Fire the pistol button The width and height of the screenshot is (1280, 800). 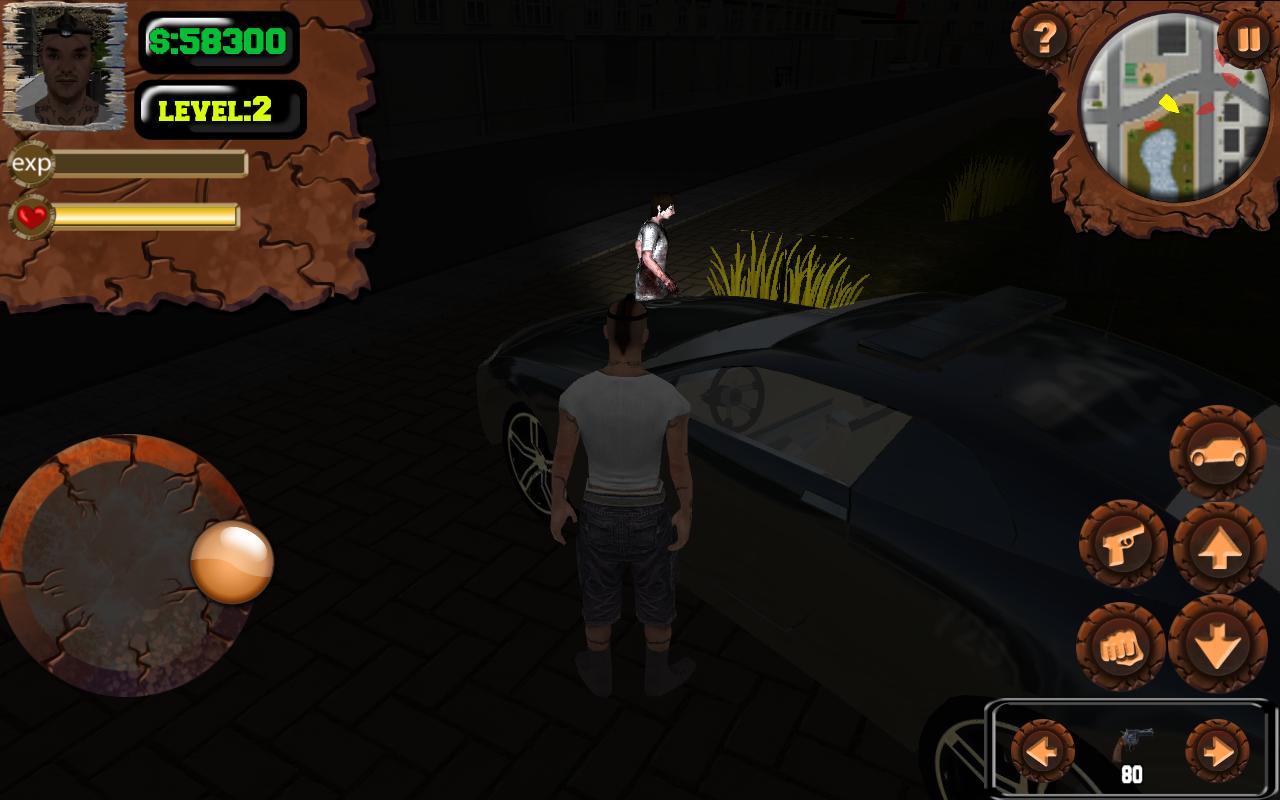[x=1123, y=545]
